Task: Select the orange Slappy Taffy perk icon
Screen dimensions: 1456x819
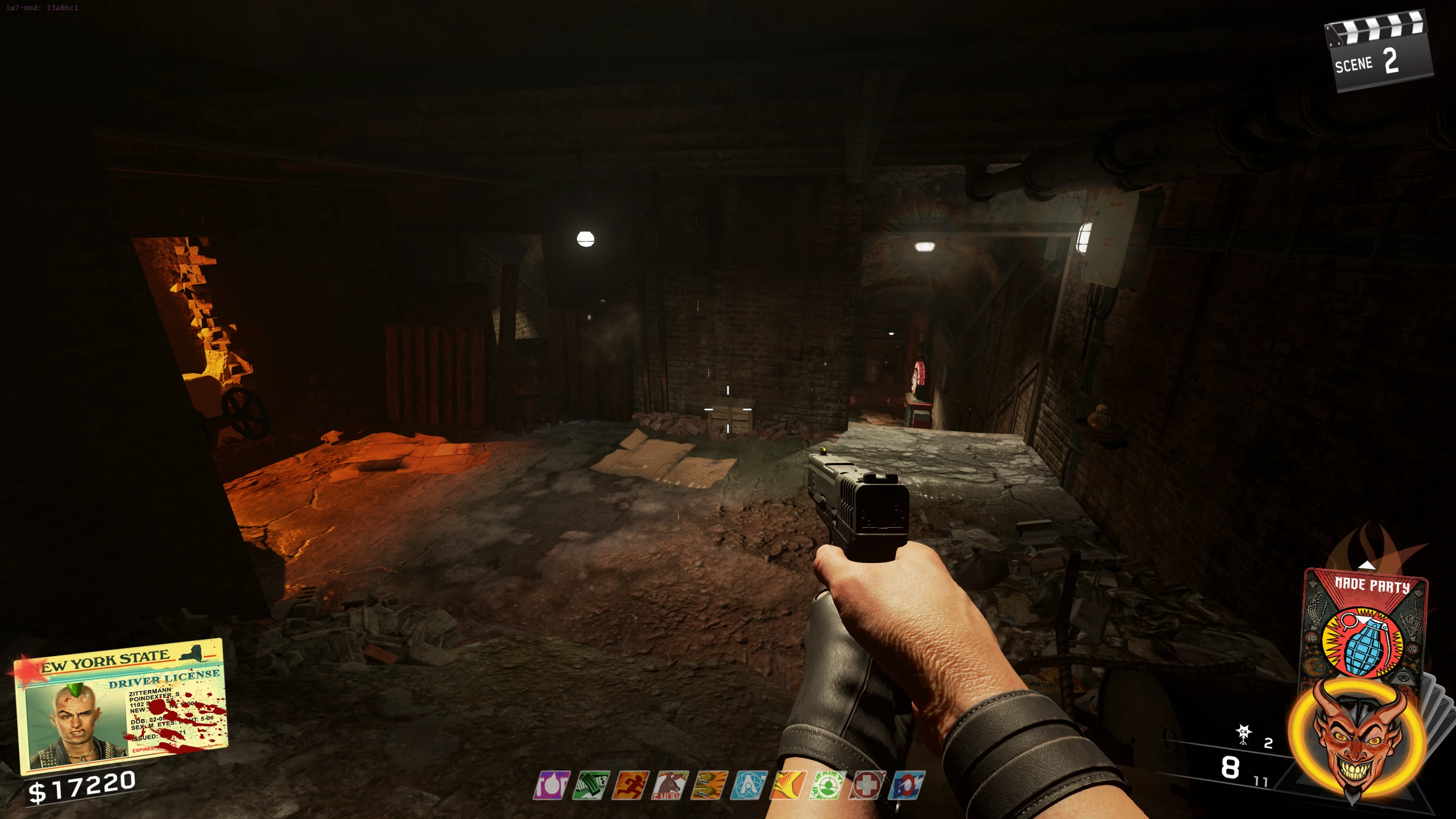Action: (x=788, y=785)
